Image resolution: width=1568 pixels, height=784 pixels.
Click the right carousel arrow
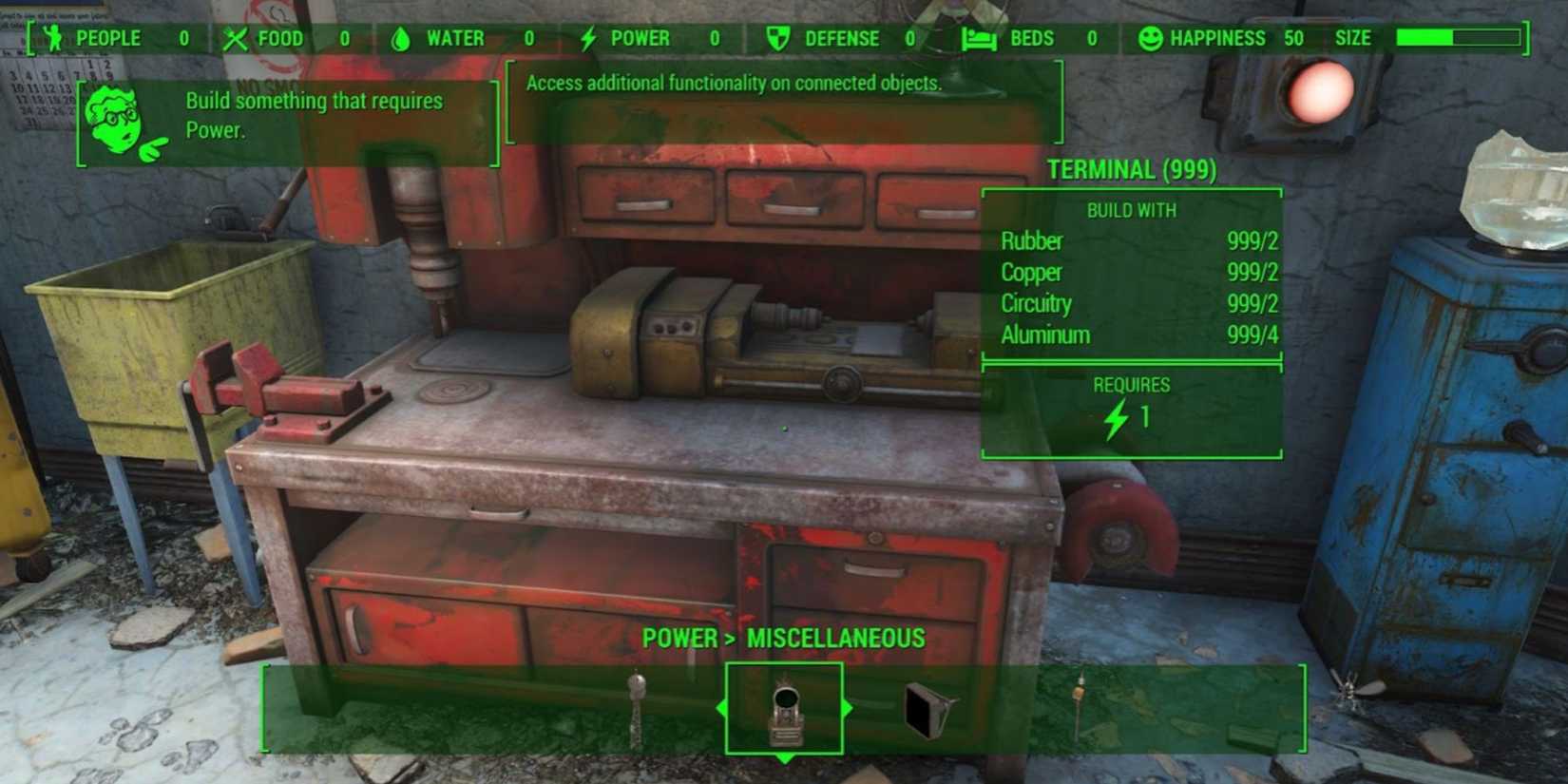pos(847,707)
